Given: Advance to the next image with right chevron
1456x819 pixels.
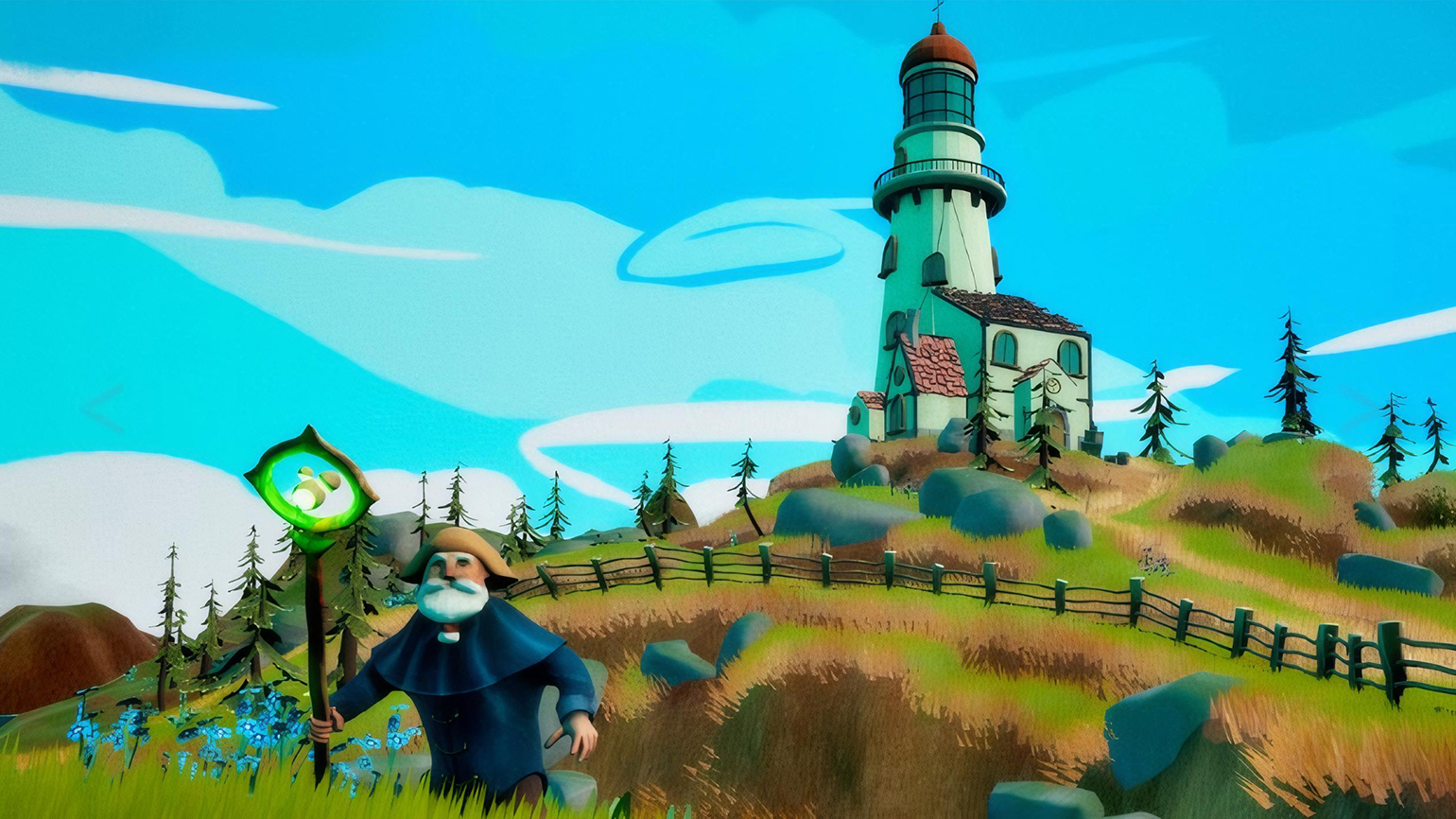Looking at the screenshot, I should click(1356, 409).
